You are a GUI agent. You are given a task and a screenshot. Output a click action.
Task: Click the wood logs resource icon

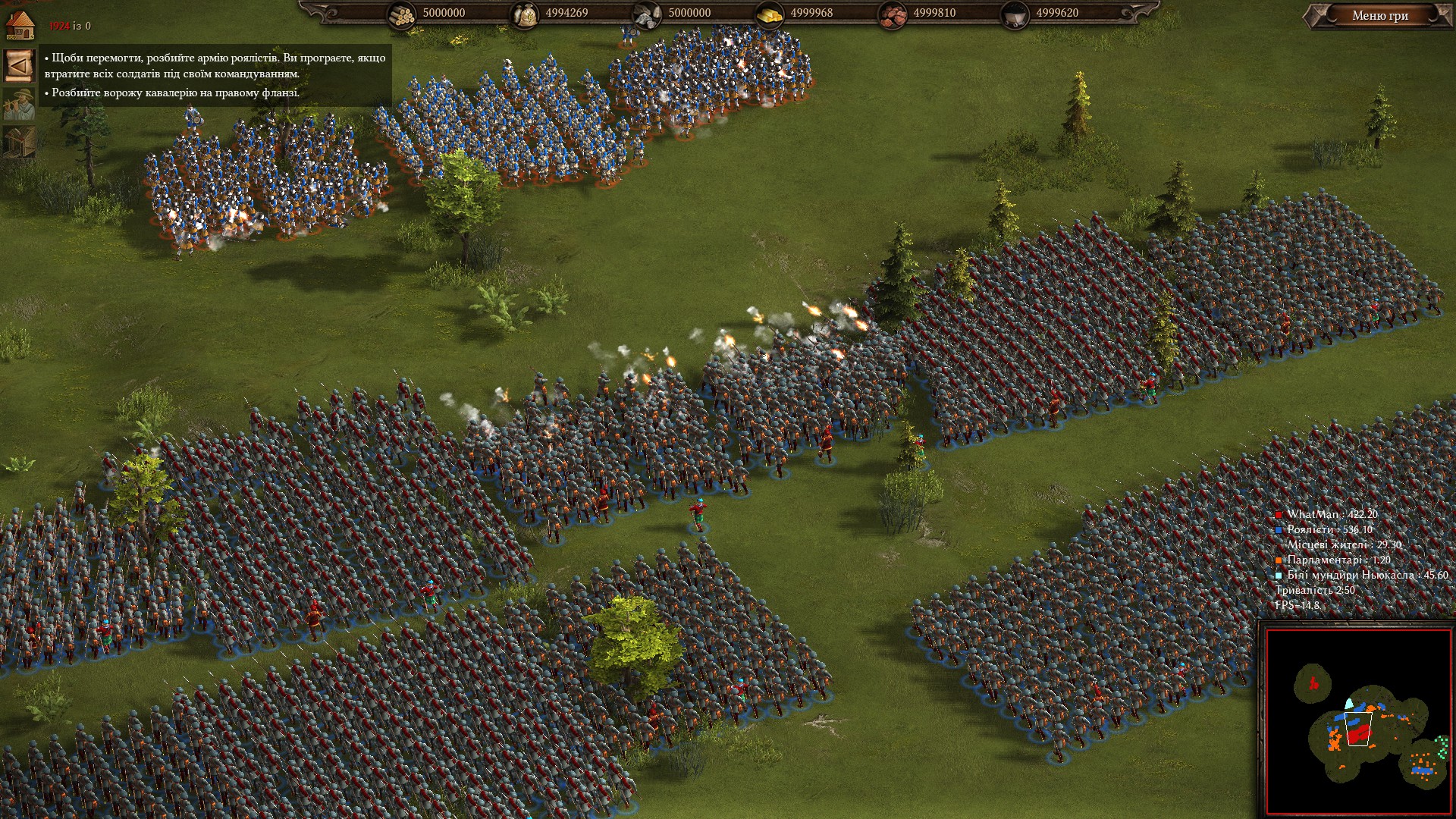click(402, 14)
